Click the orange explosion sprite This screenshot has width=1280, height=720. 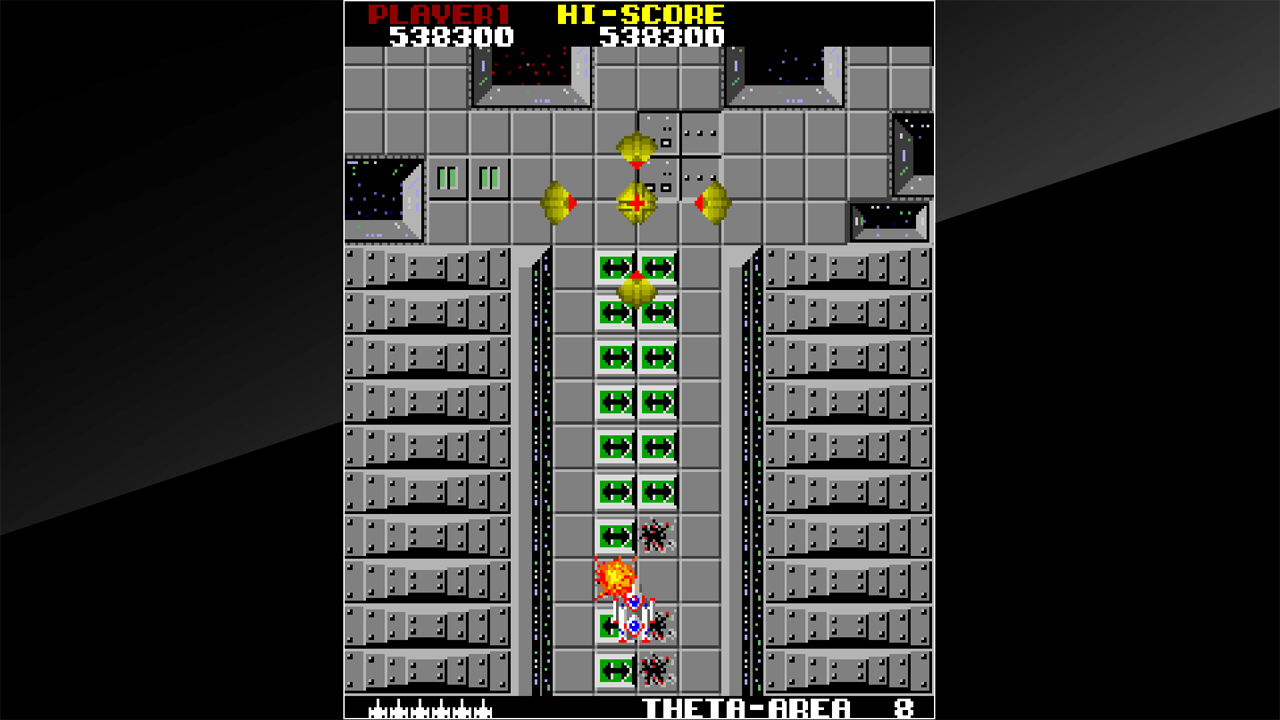pyautogui.click(x=616, y=577)
